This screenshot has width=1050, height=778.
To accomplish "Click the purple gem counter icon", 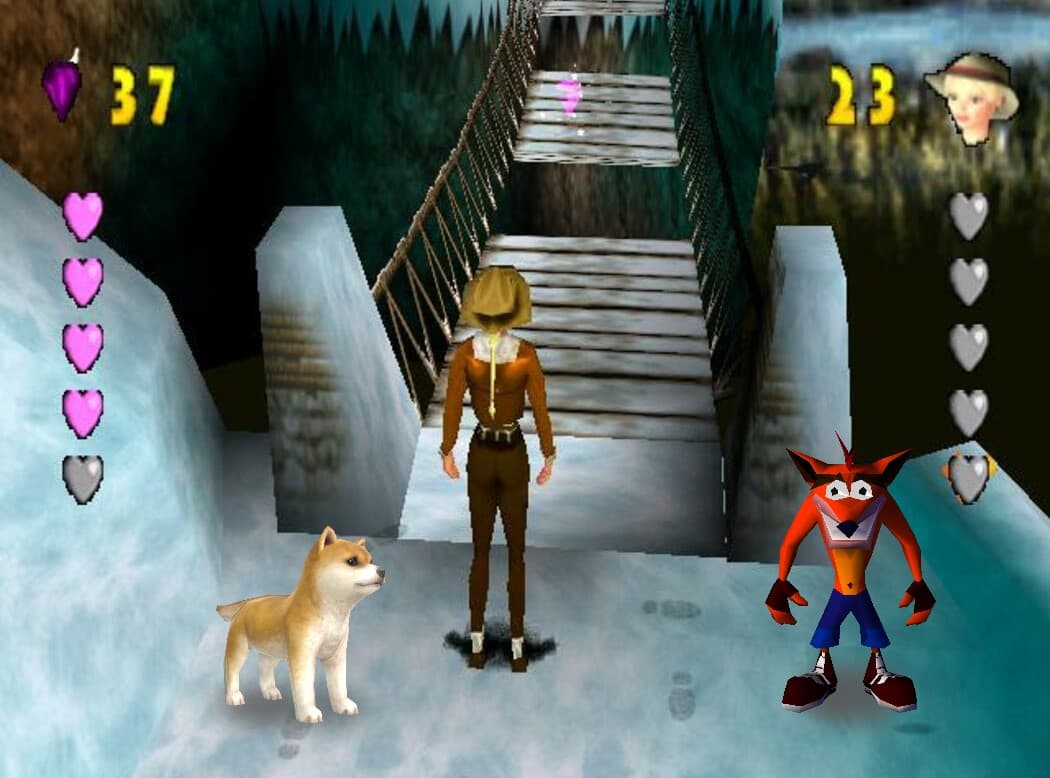I will tap(62, 88).
